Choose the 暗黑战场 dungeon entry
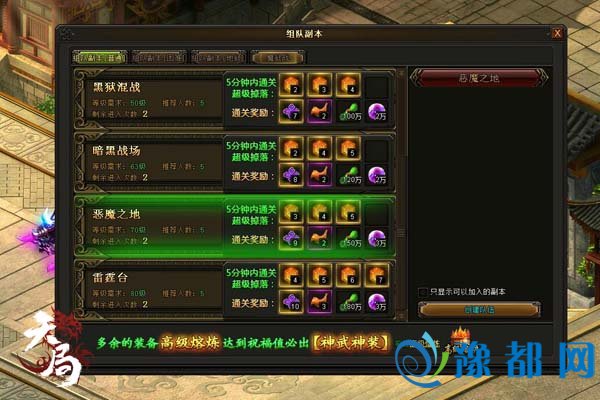Screen dimensions: 600x400 tap(148, 161)
